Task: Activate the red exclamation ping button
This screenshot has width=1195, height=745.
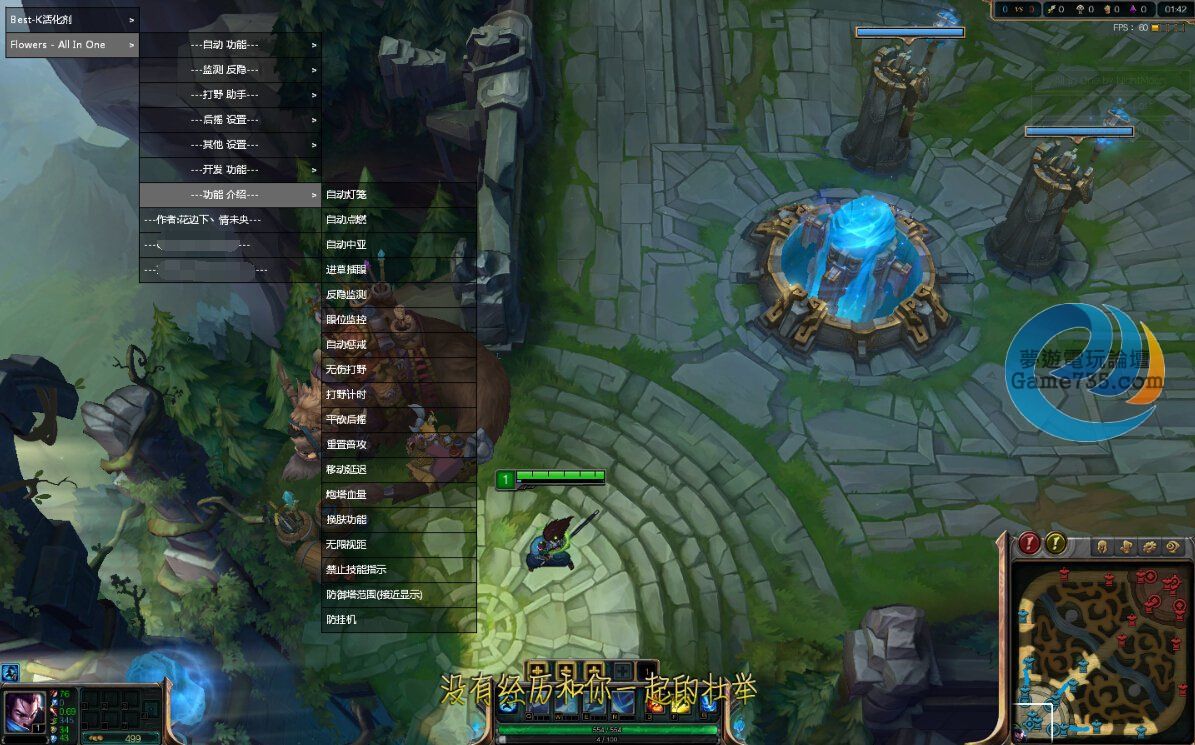Action: pyautogui.click(x=1030, y=544)
